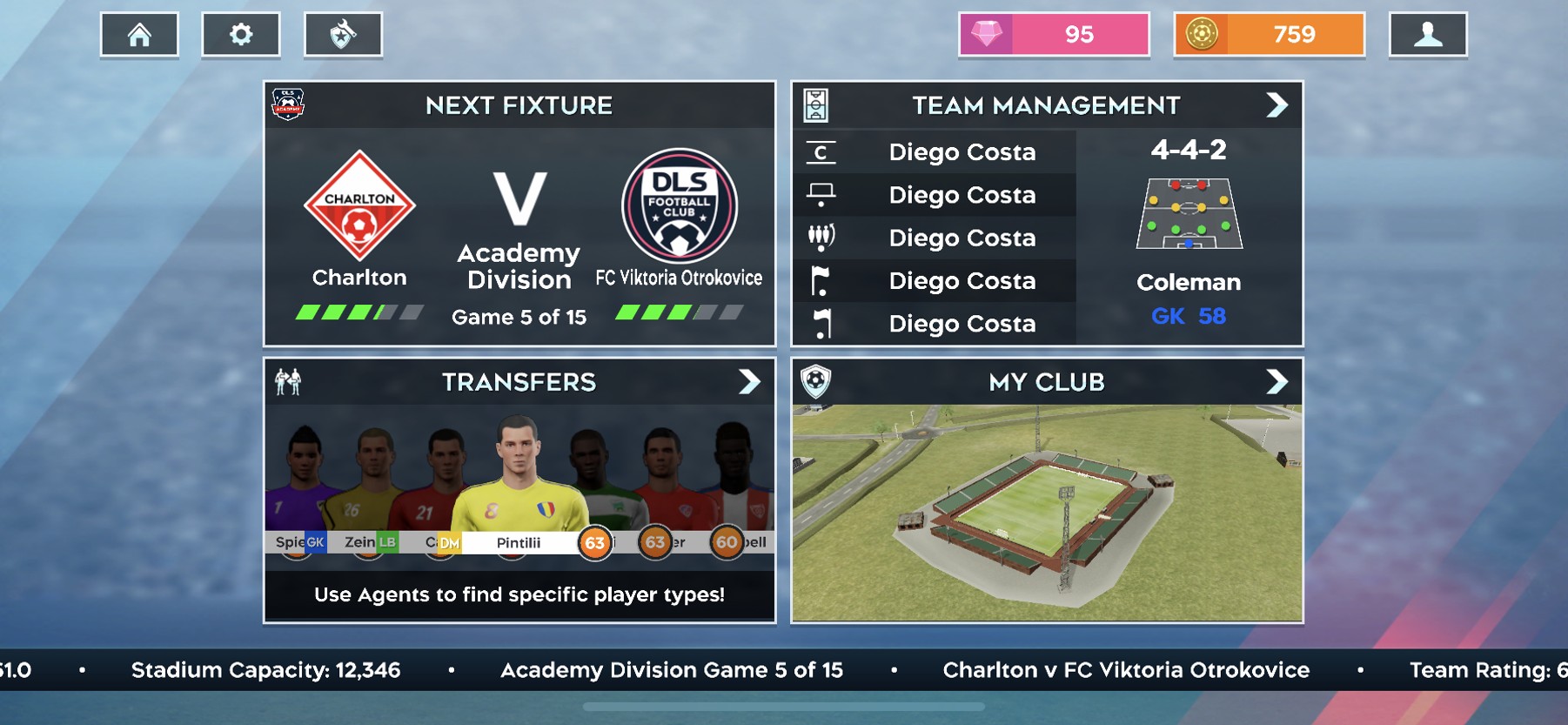The image size is (1568, 725).
Task: Open settings with the gear button
Action: click(241, 35)
